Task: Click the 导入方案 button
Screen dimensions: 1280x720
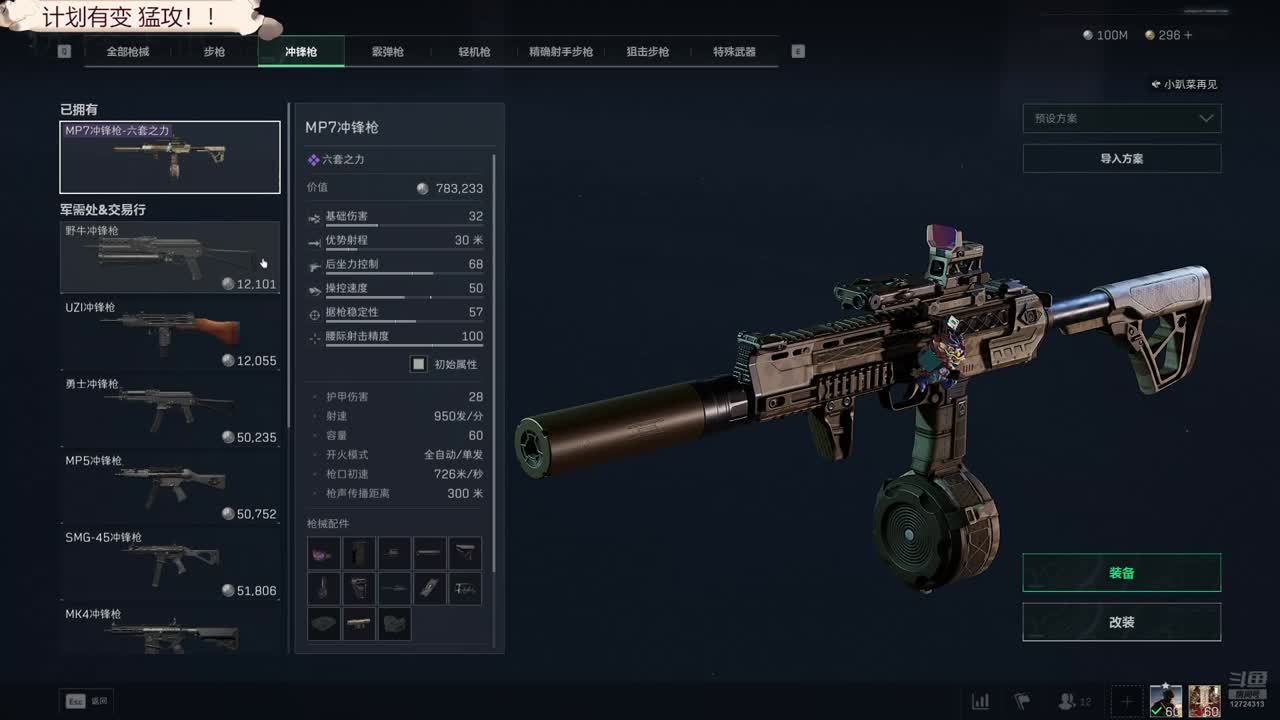Action: coord(1121,158)
